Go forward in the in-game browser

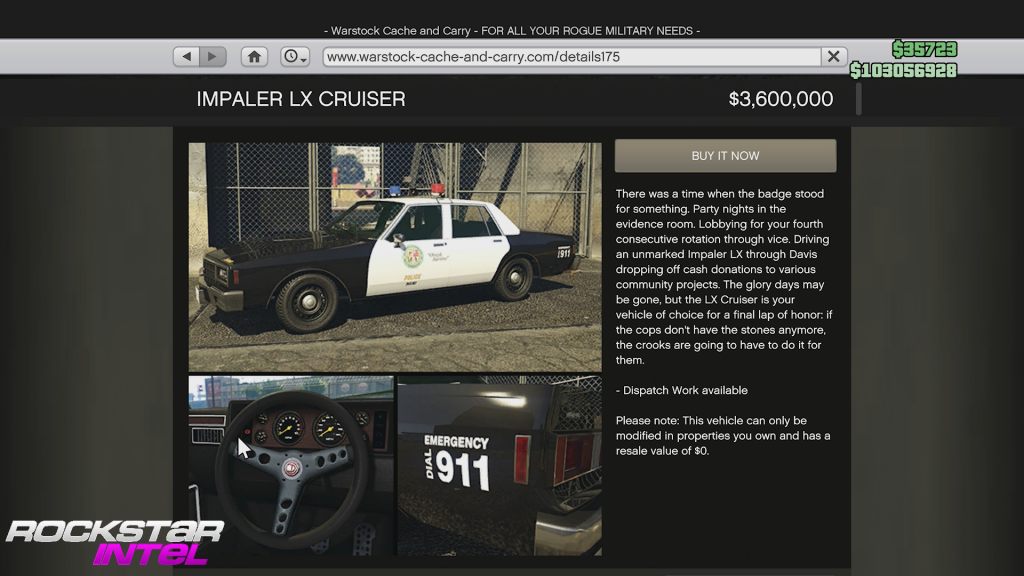pos(212,57)
